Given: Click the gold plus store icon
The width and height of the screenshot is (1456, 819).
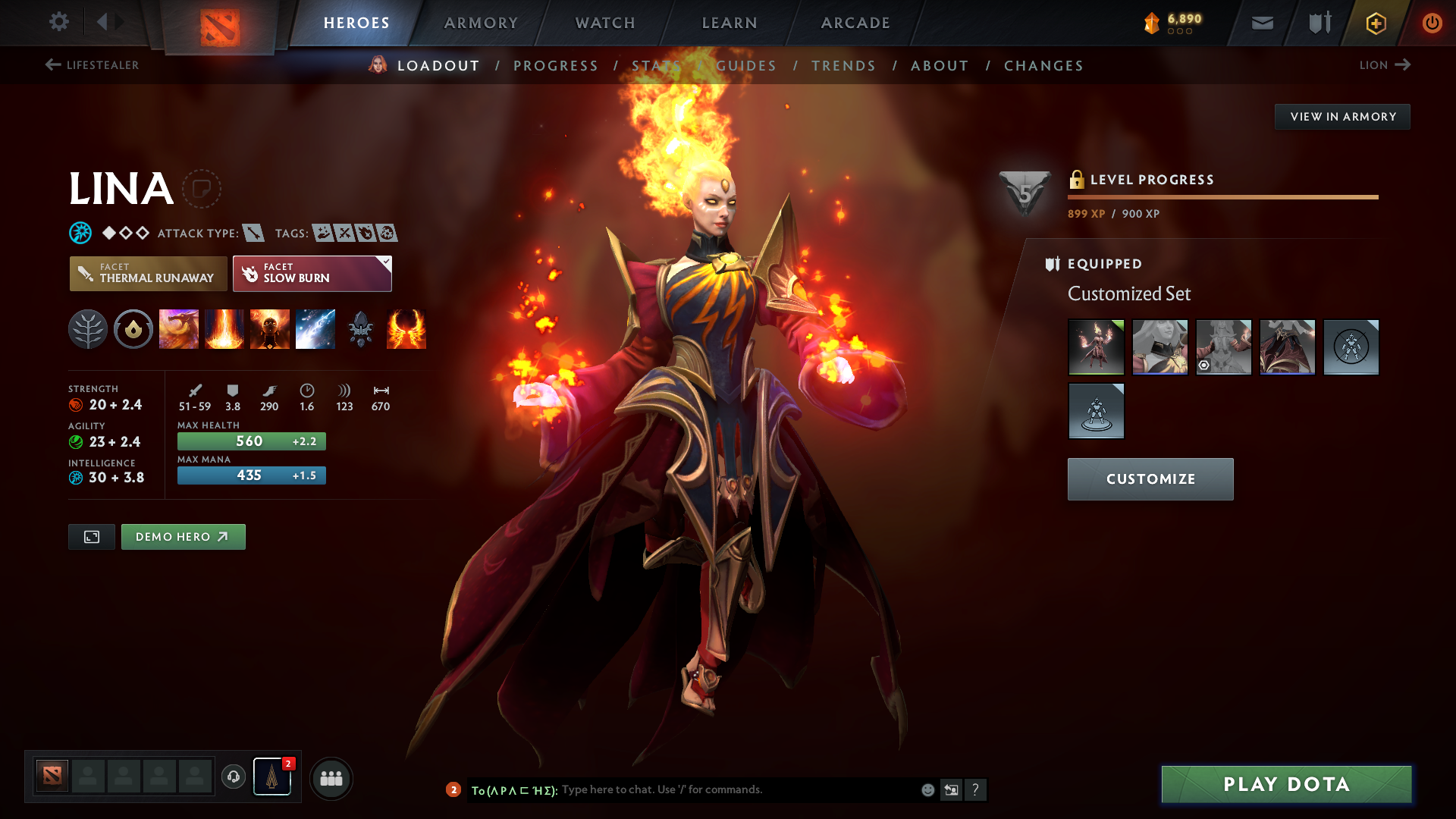Looking at the screenshot, I should click(1375, 23).
